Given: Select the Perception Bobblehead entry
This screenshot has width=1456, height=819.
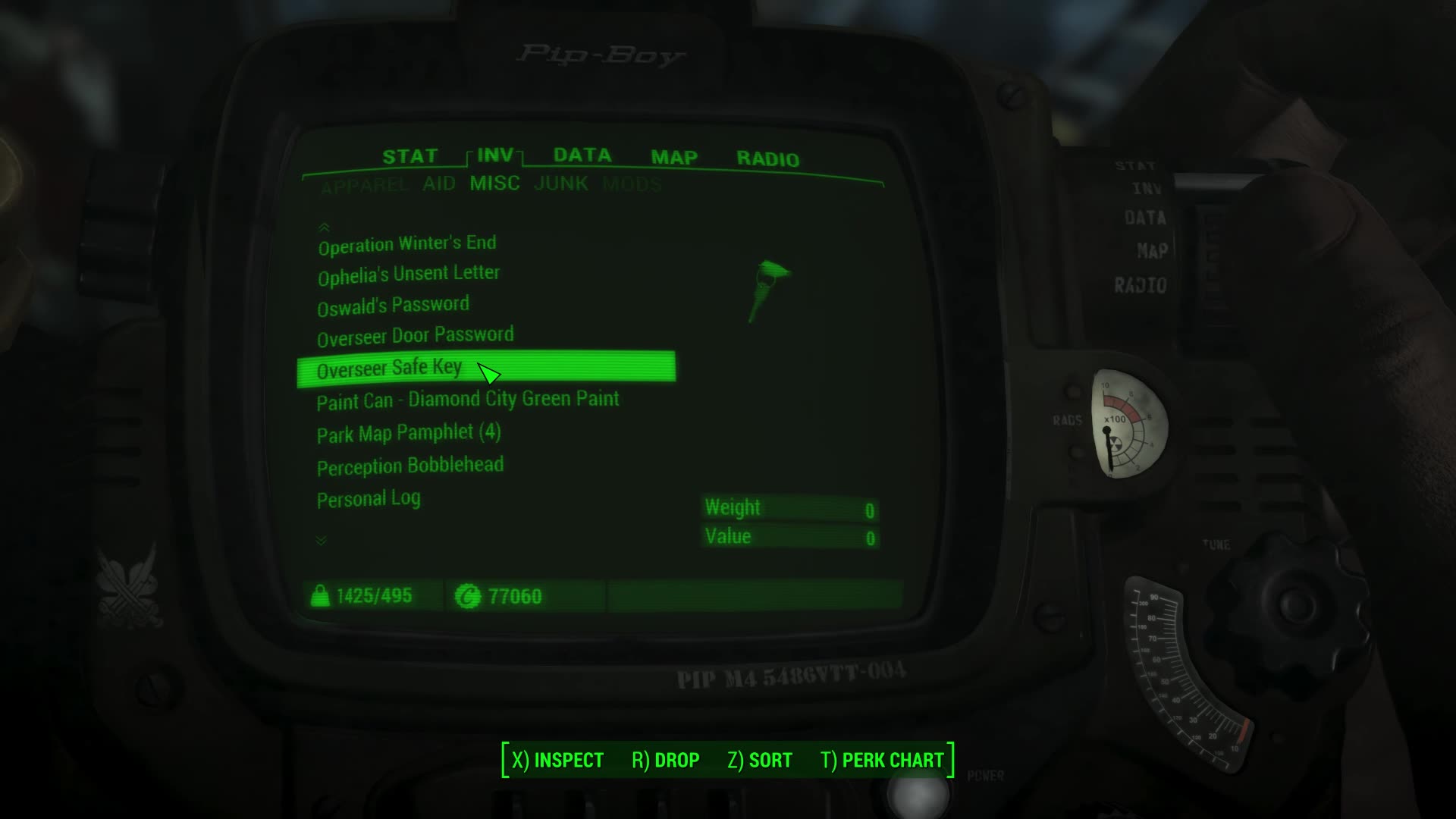Looking at the screenshot, I should pyautogui.click(x=409, y=466).
